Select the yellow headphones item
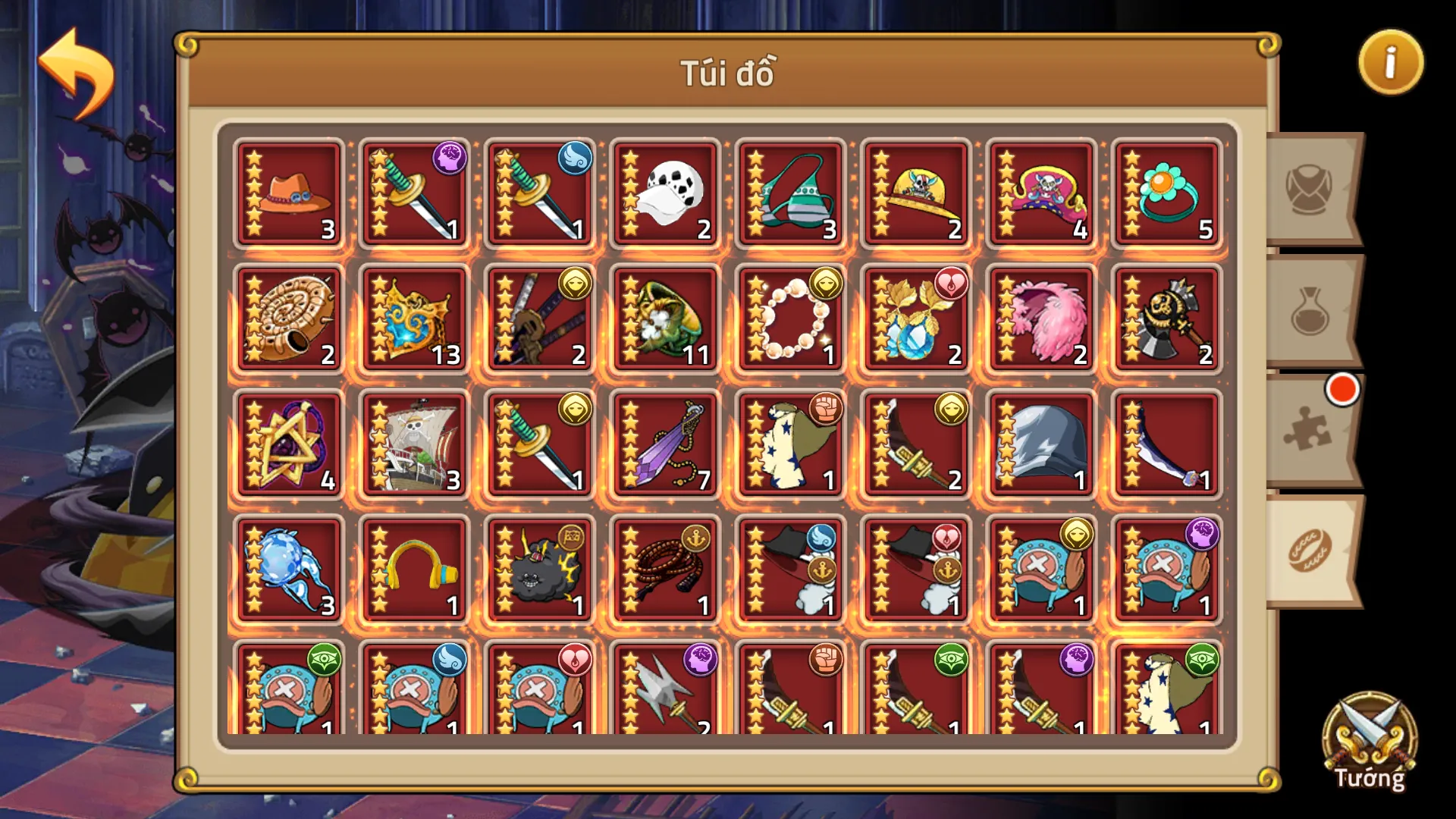1456x819 pixels. coord(413,569)
